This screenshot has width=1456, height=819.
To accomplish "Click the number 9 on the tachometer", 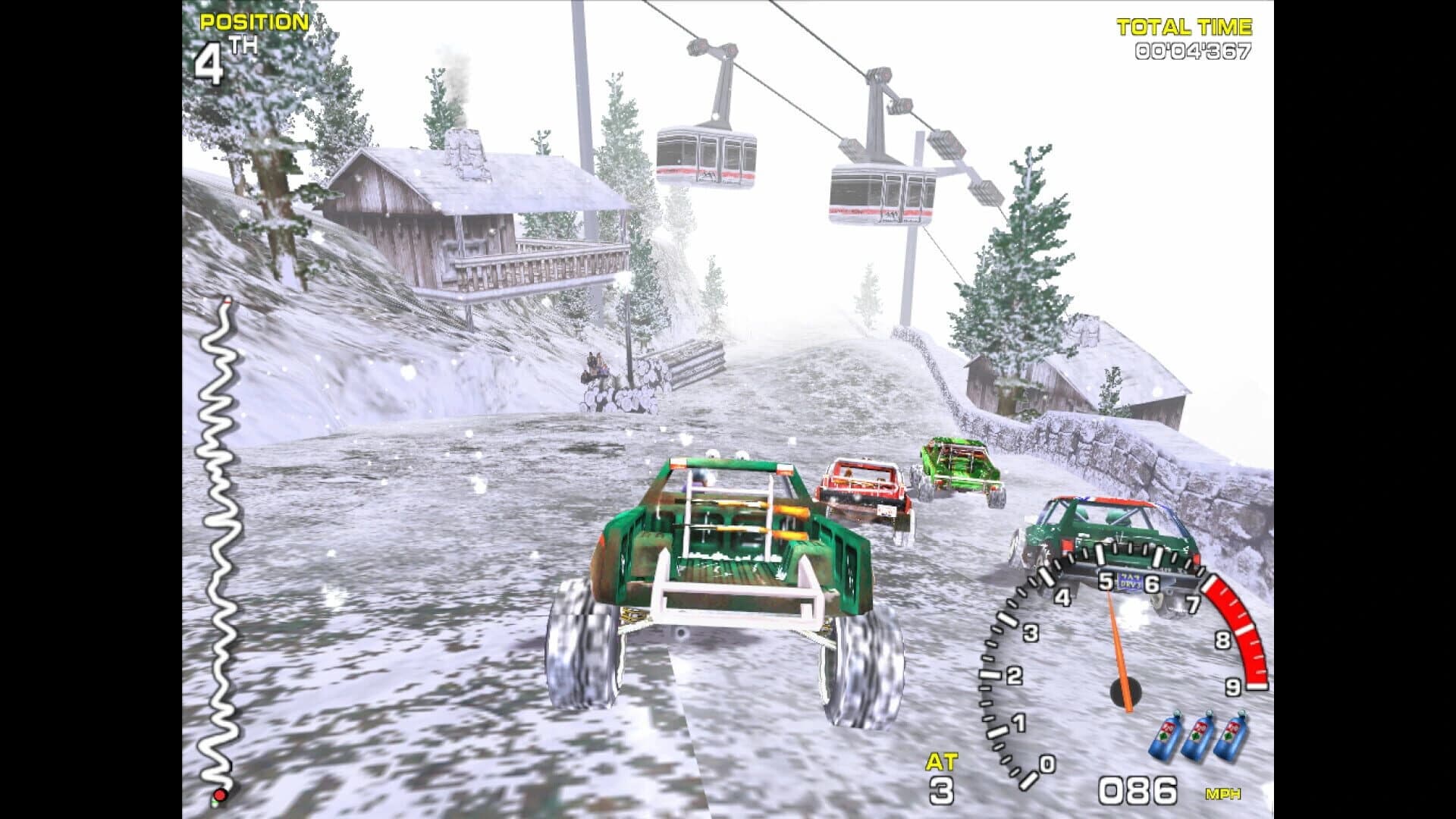I will [x=1234, y=687].
